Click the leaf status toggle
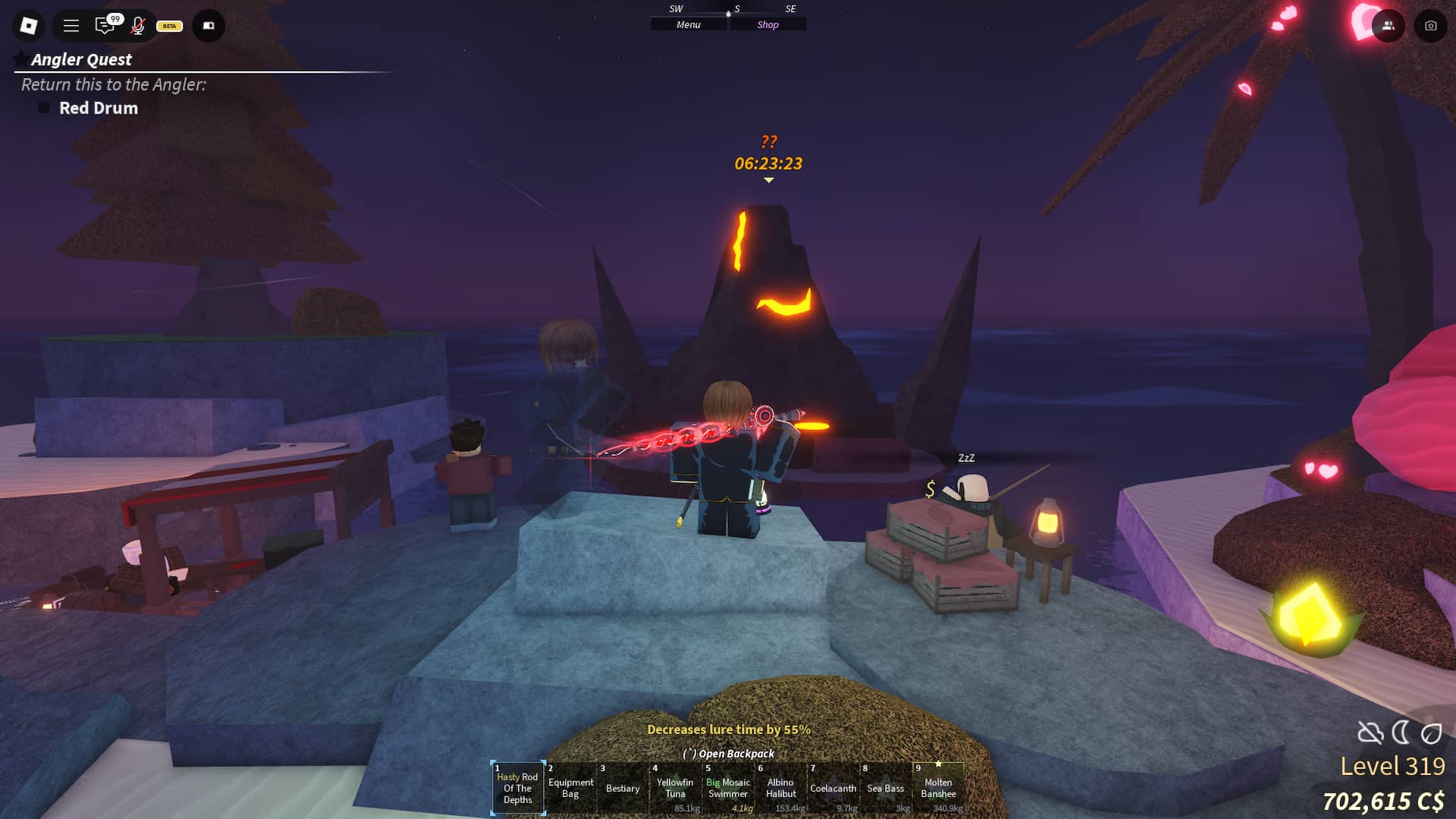 coord(1432,730)
